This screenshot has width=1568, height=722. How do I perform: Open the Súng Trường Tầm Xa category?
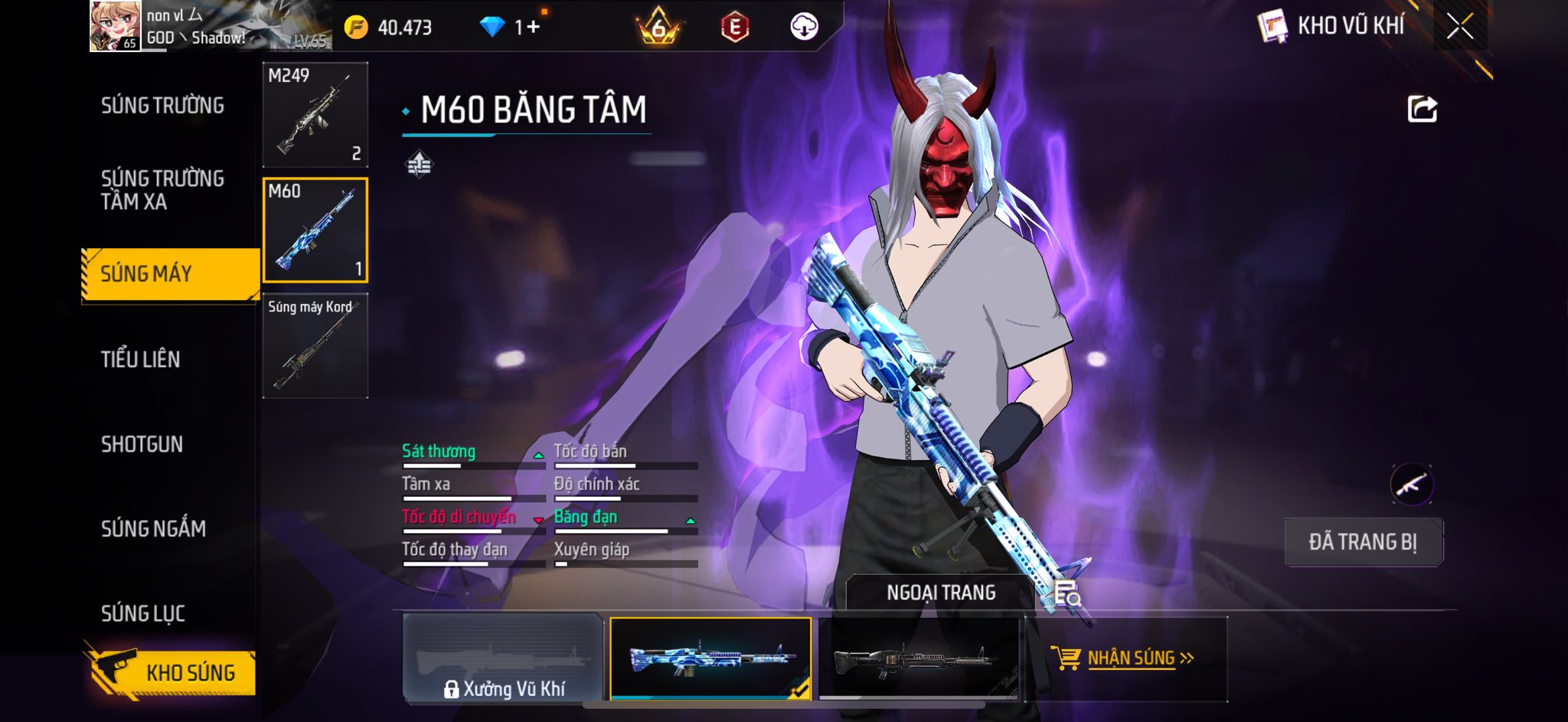pos(162,190)
